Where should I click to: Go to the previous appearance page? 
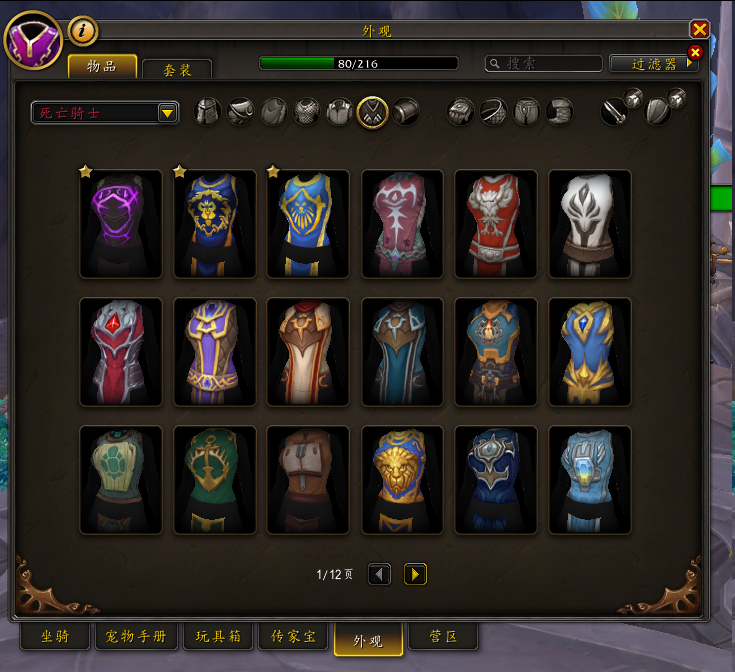point(379,574)
